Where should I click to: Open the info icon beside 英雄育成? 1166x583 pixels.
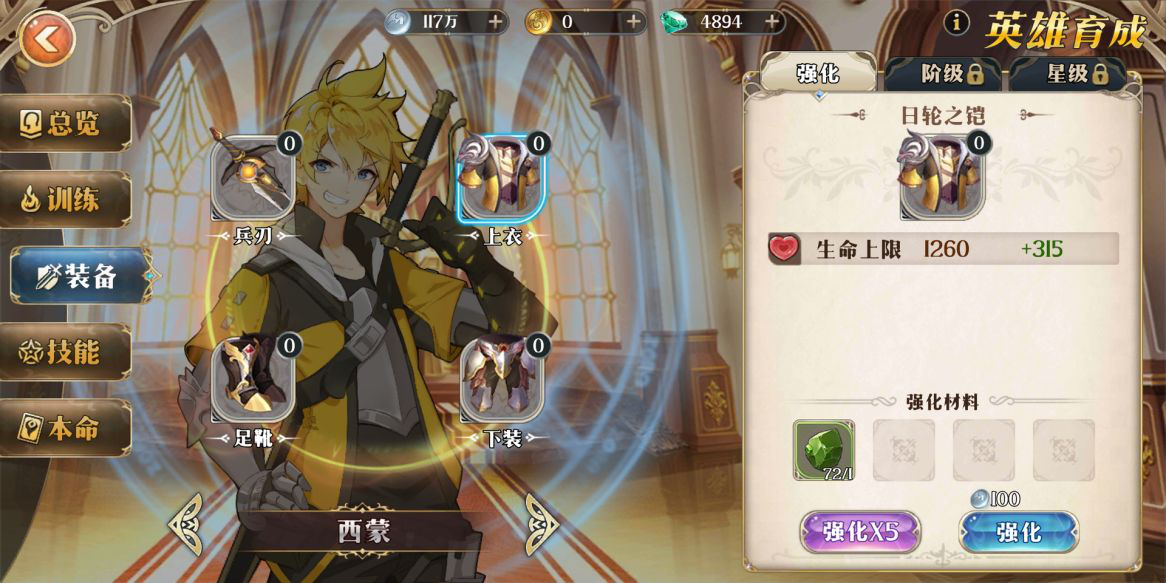click(957, 22)
